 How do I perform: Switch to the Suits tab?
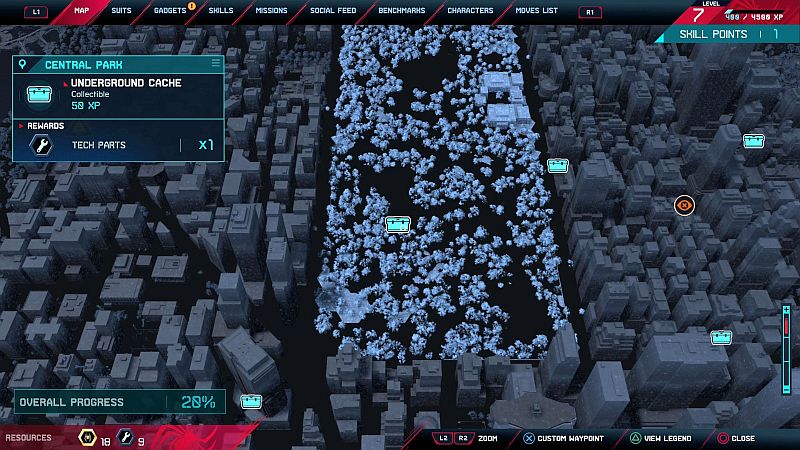[x=121, y=11]
